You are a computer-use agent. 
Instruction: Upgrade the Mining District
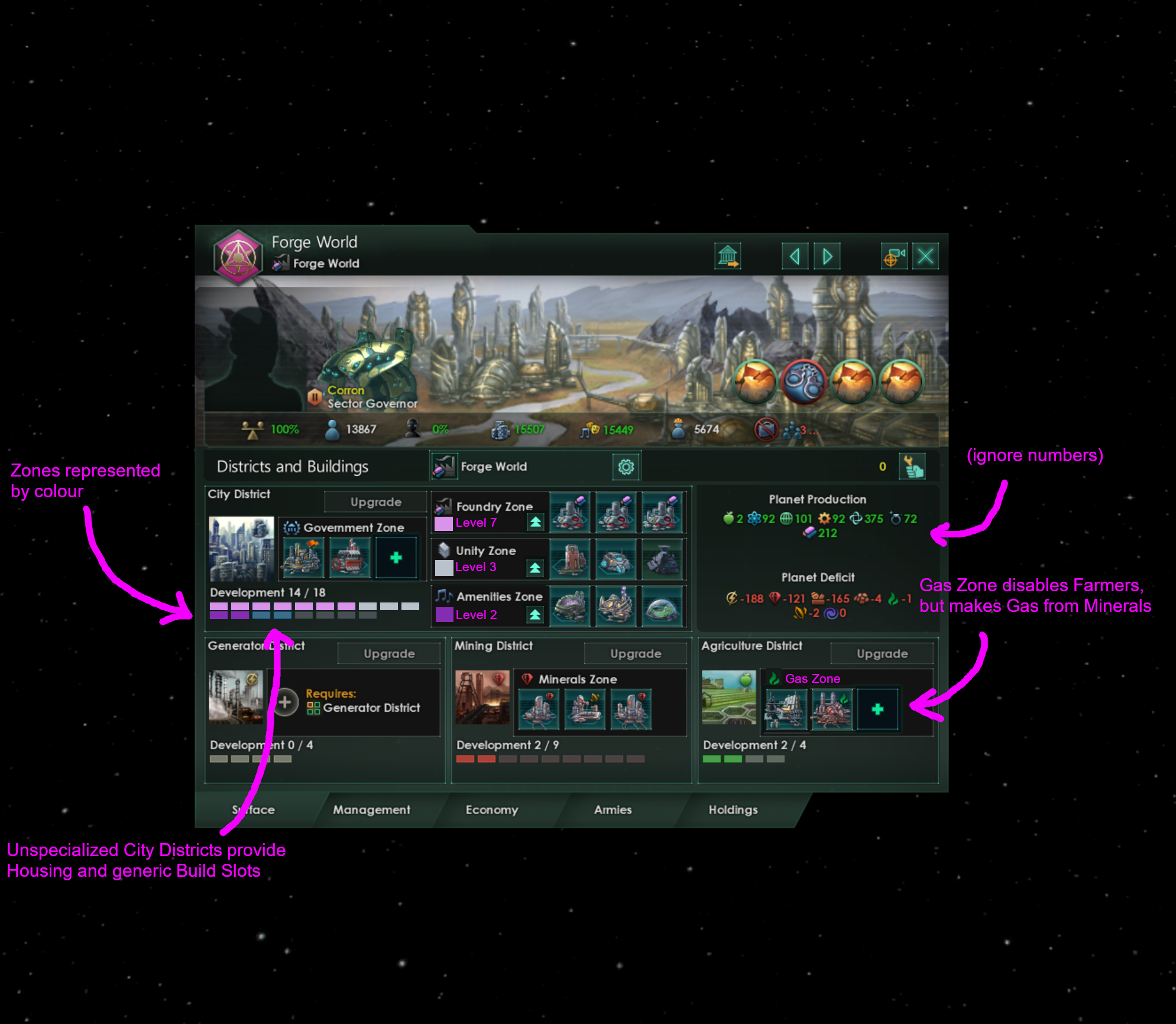(x=634, y=653)
